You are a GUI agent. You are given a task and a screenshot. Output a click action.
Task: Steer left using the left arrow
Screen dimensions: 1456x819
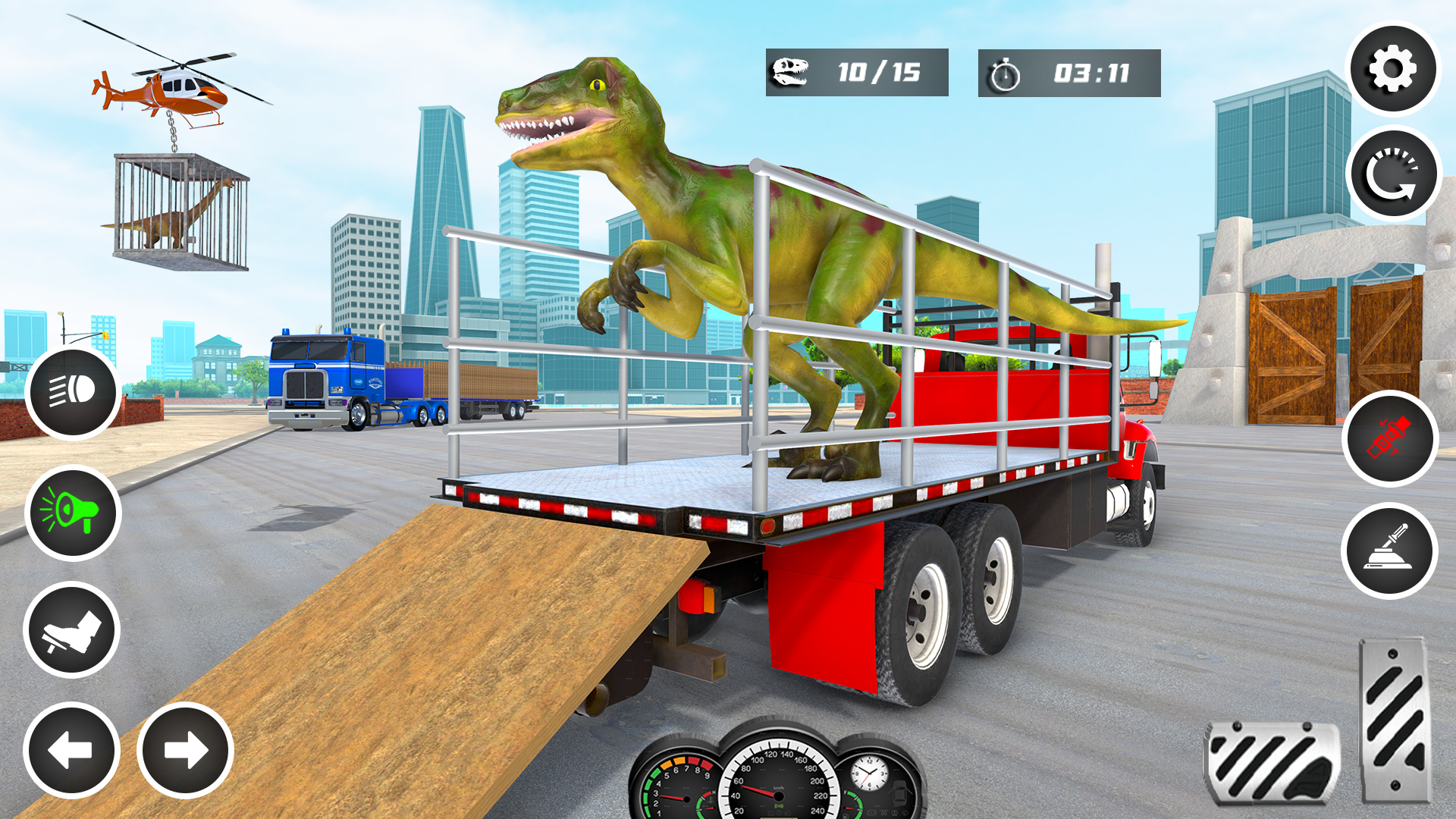point(71,751)
